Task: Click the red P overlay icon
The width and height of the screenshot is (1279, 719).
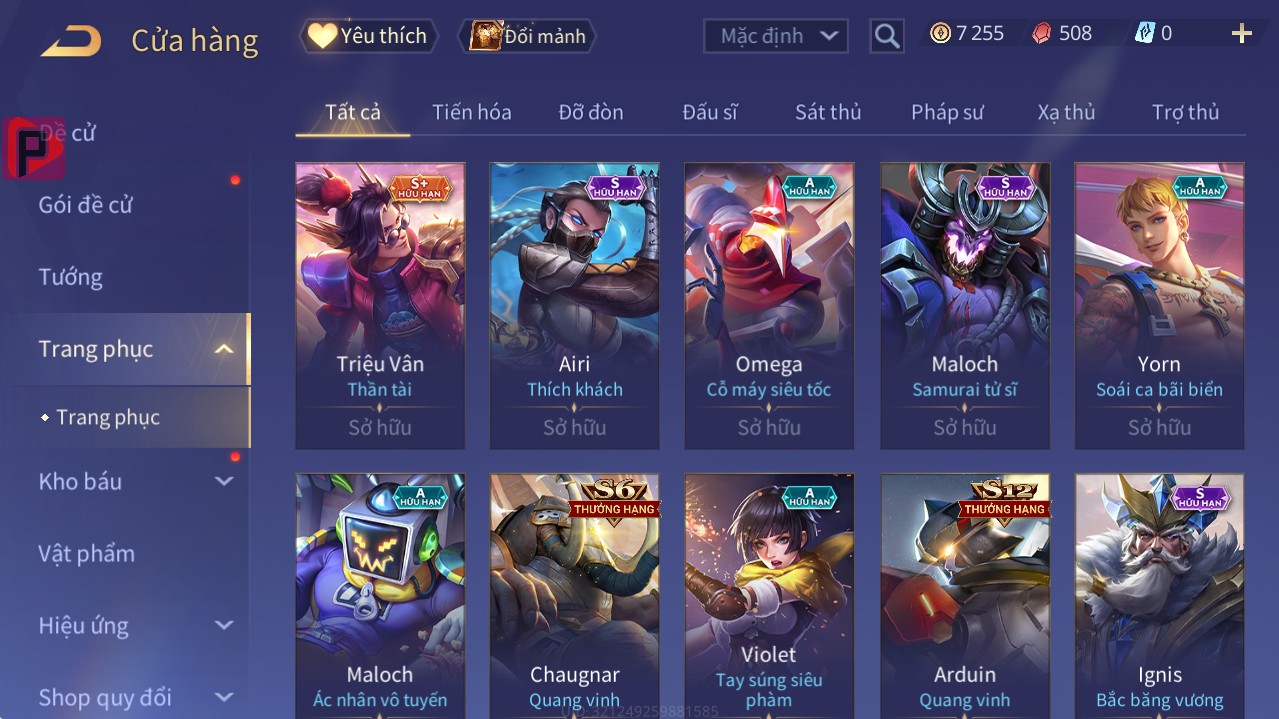Action: coord(34,148)
